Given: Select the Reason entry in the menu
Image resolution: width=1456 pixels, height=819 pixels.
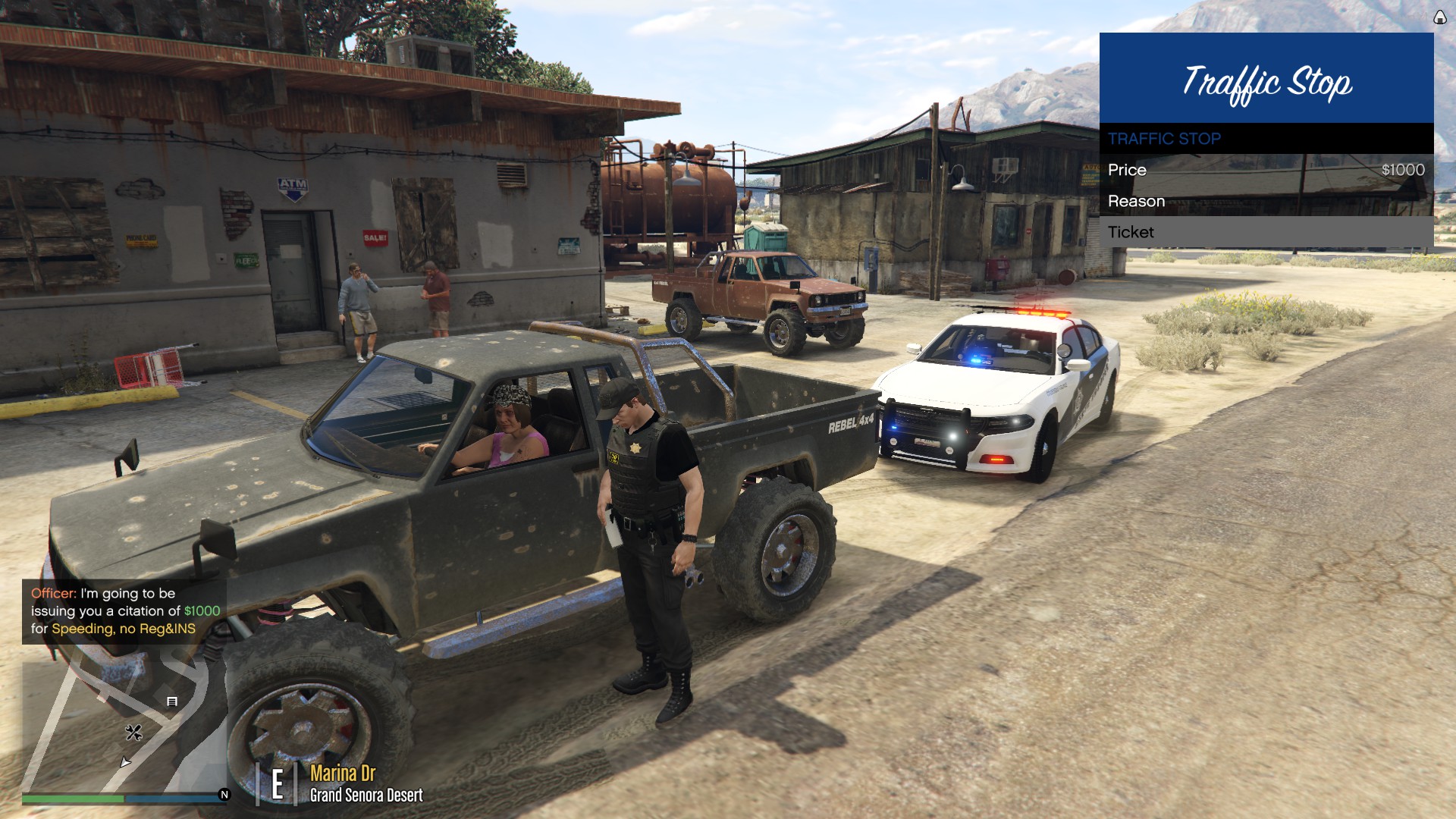Looking at the screenshot, I should [x=1137, y=201].
